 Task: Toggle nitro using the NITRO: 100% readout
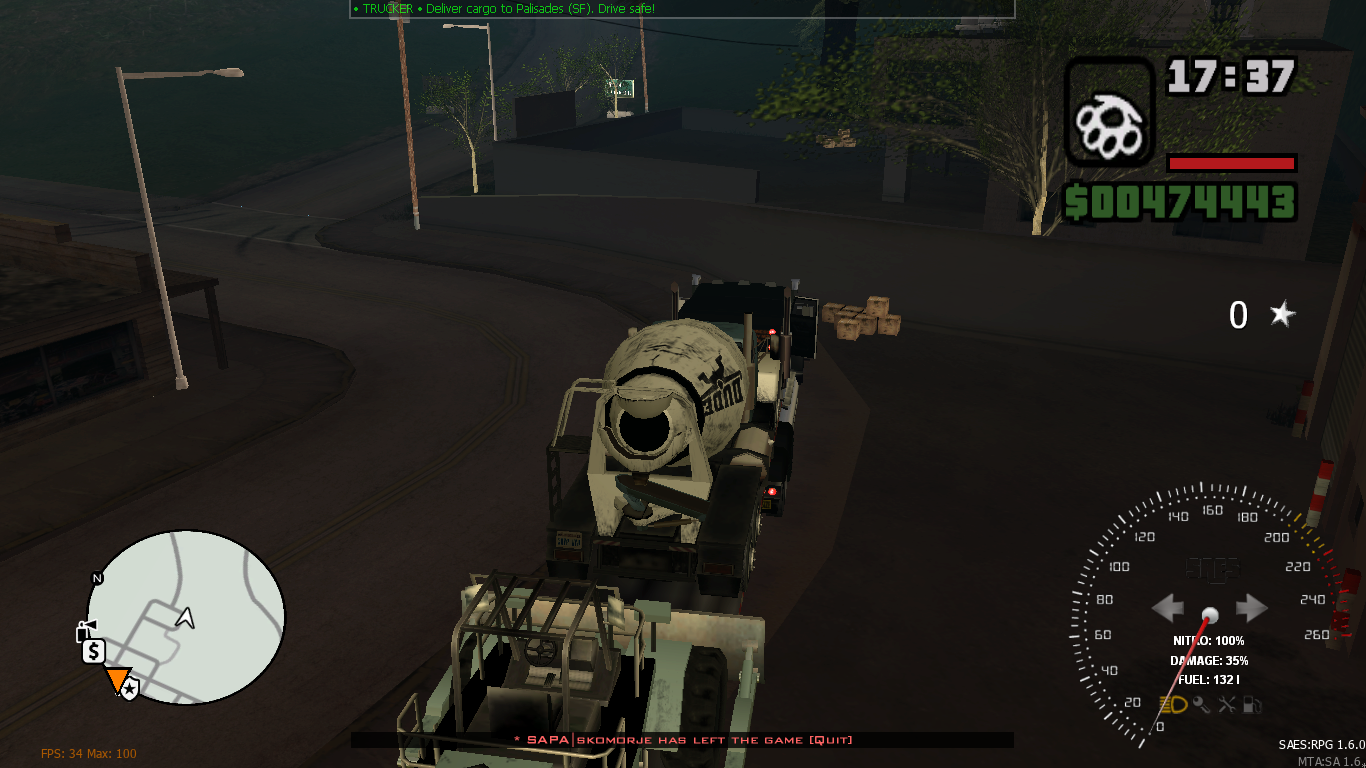tap(1208, 641)
